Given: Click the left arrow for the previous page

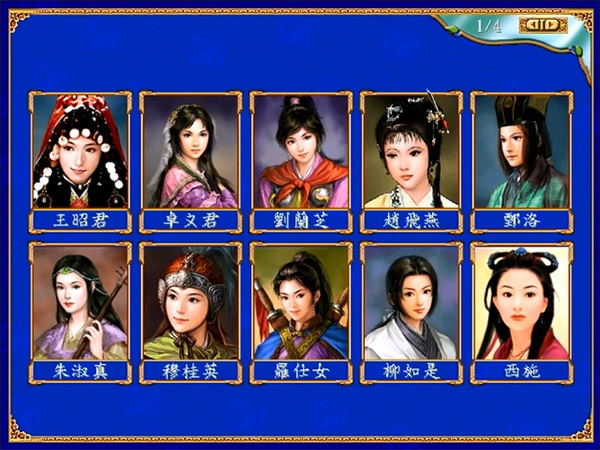Looking at the screenshot, I should (530, 25).
